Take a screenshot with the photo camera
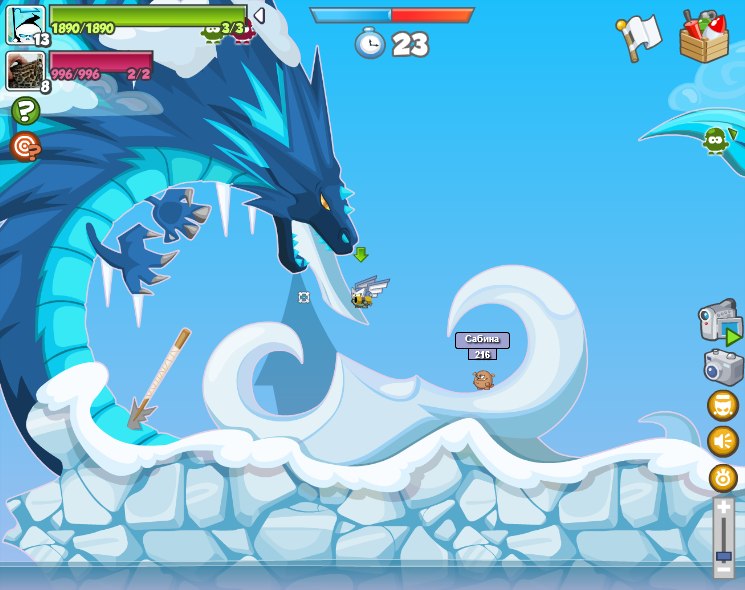 tap(723, 367)
